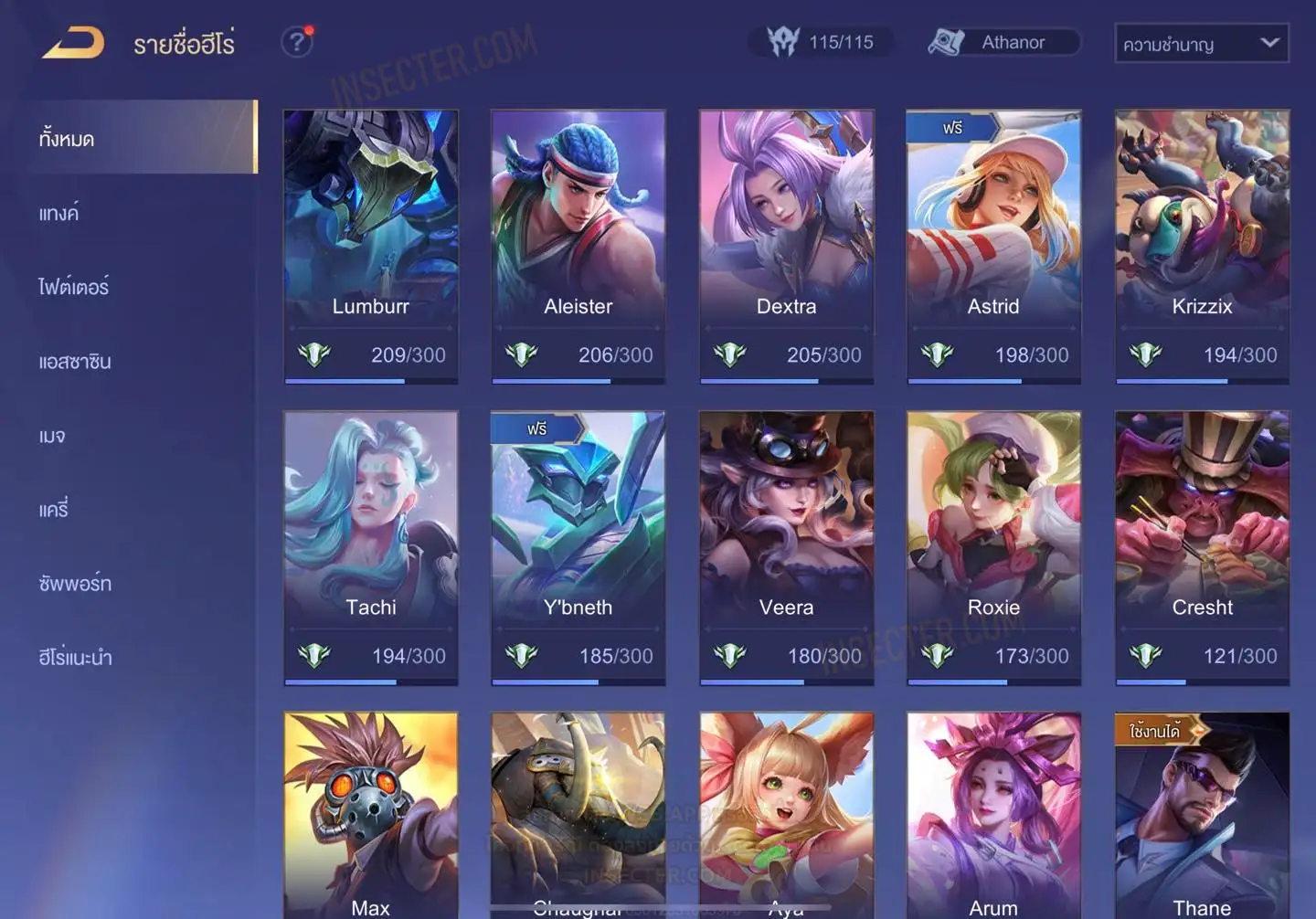Open the ฮีโร่แนะนำ tab

[x=75, y=658]
